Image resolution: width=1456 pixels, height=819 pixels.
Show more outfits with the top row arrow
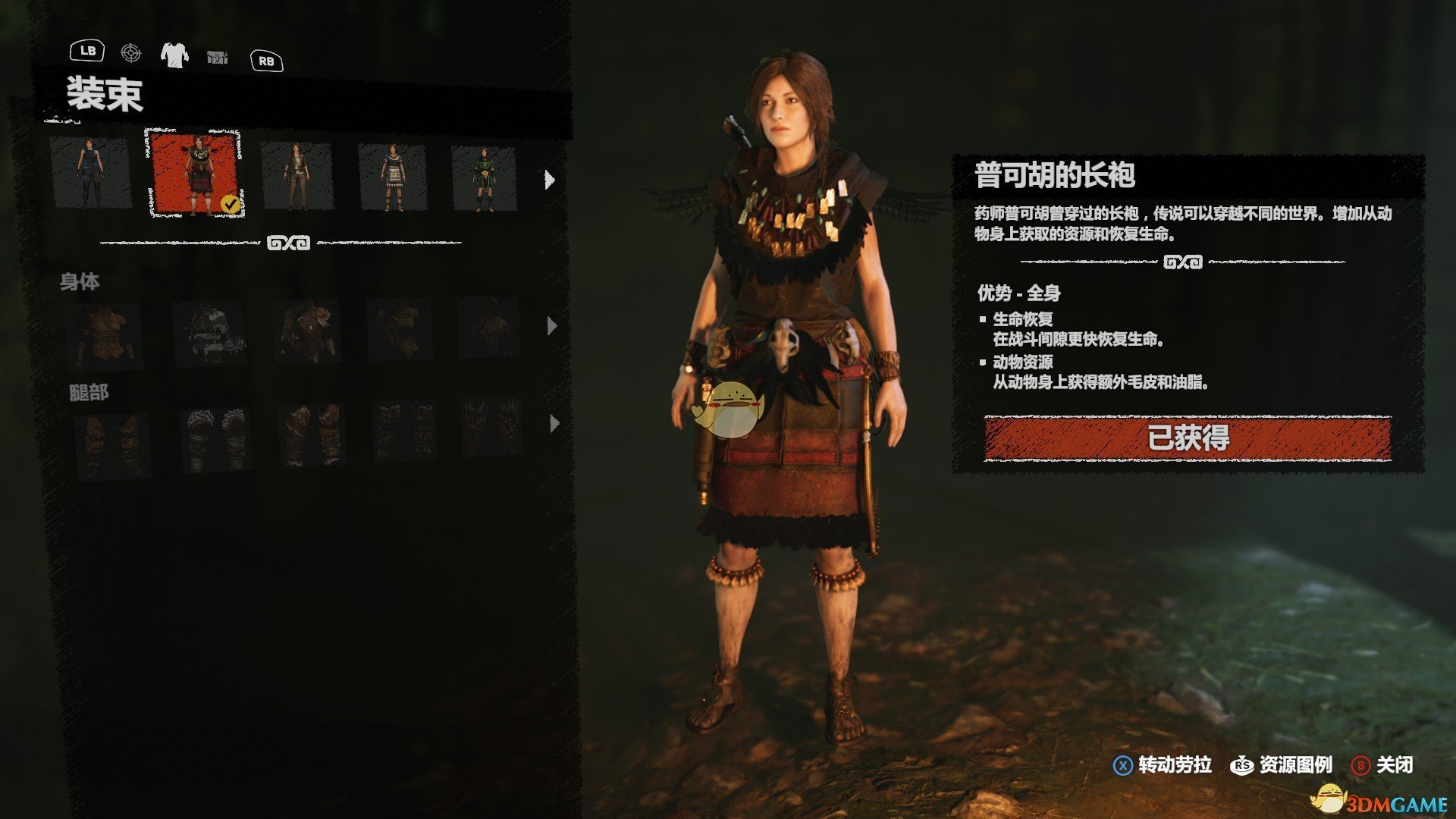click(x=550, y=180)
